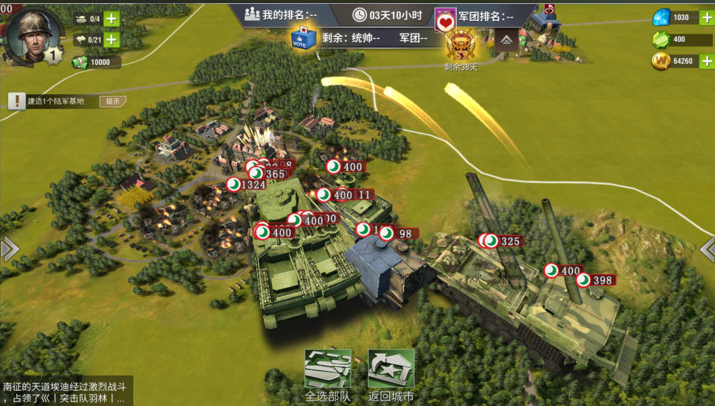Add blue diamonds with plus button

pyautogui.click(x=708, y=18)
